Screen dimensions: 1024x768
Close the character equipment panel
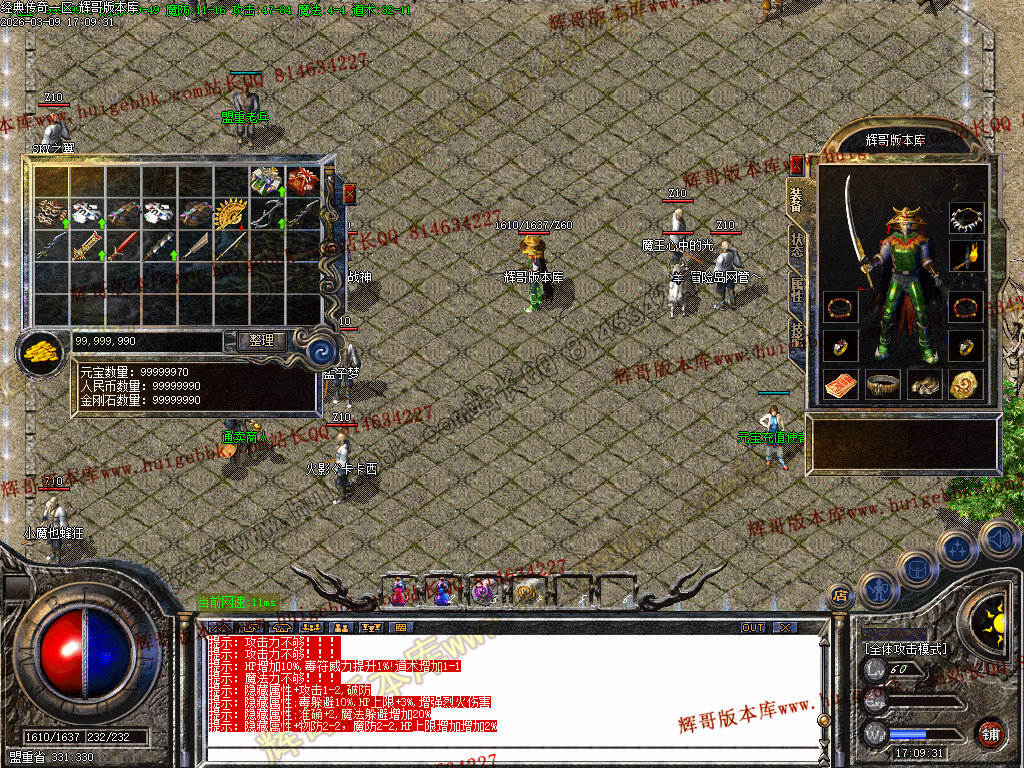[797, 163]
